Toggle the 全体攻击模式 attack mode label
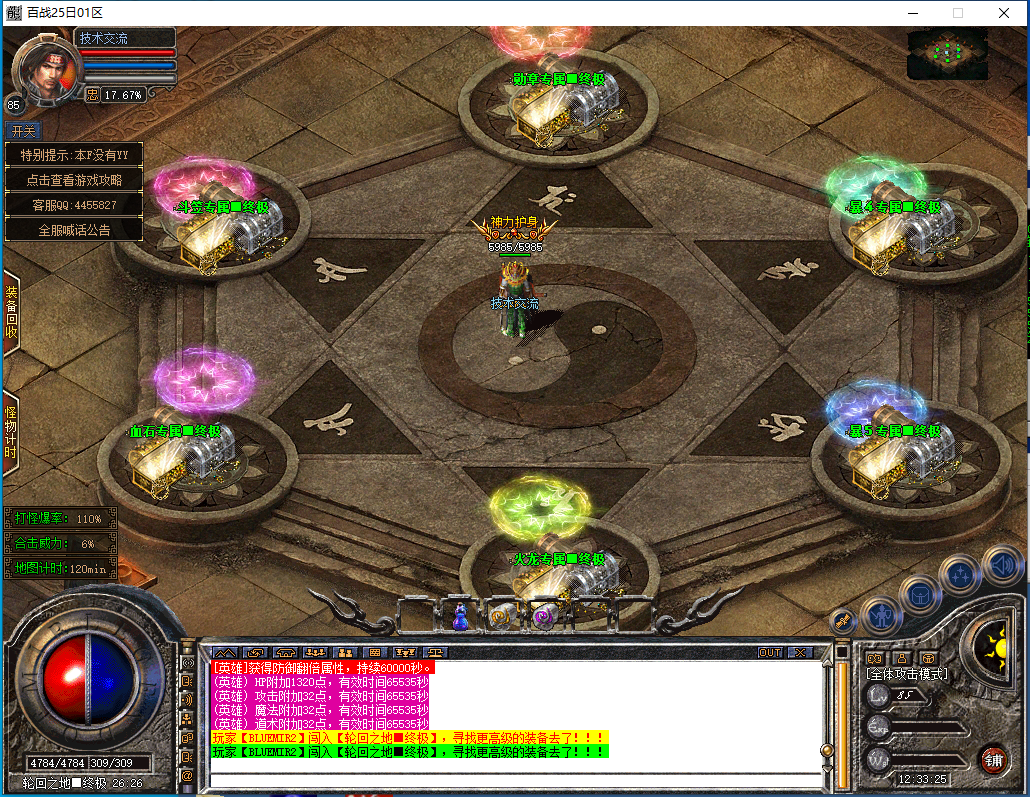Viewport: 1030px width, 797px height. [906, 674]
